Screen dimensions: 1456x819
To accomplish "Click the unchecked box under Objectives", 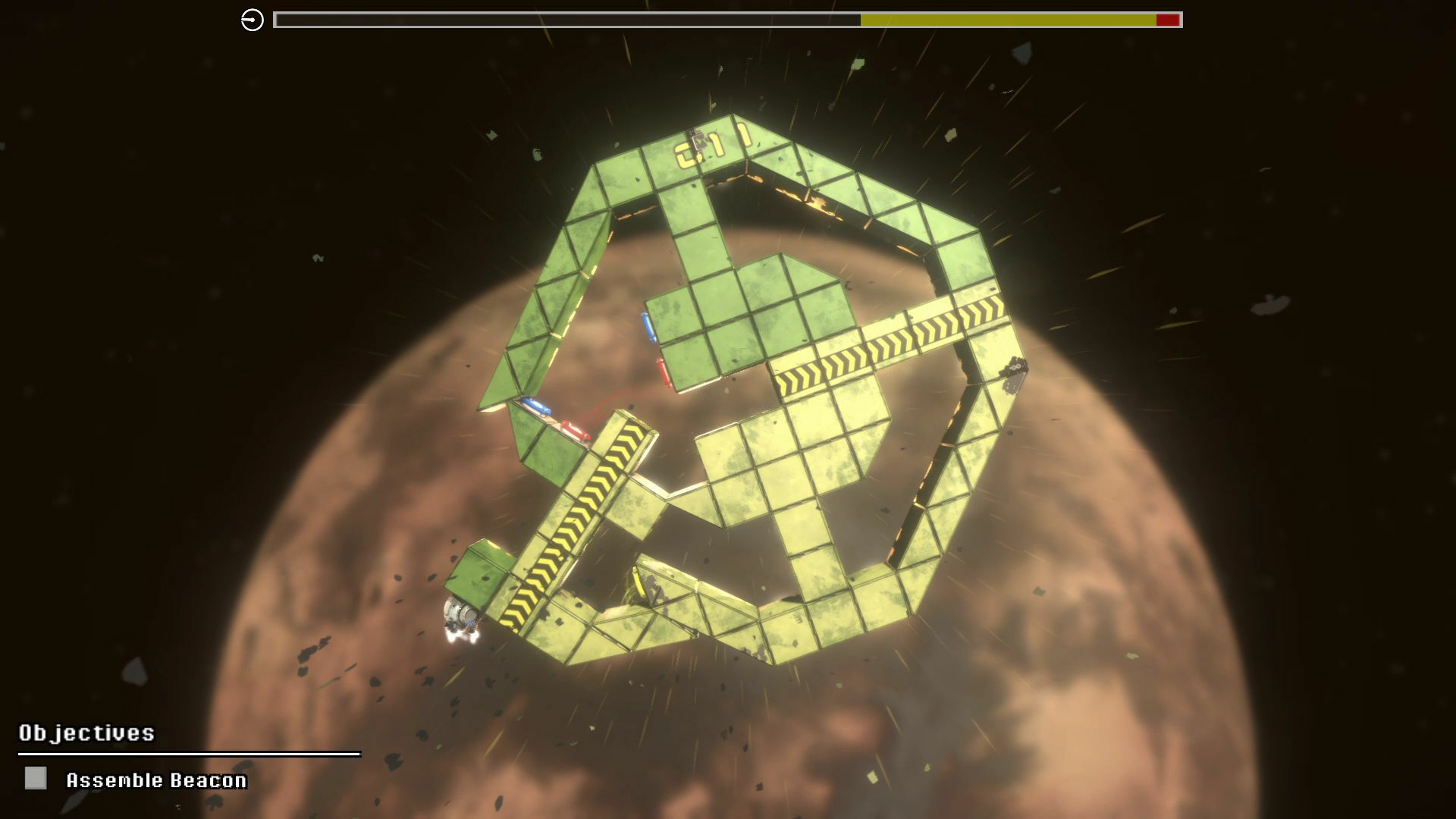I will 35,778.
